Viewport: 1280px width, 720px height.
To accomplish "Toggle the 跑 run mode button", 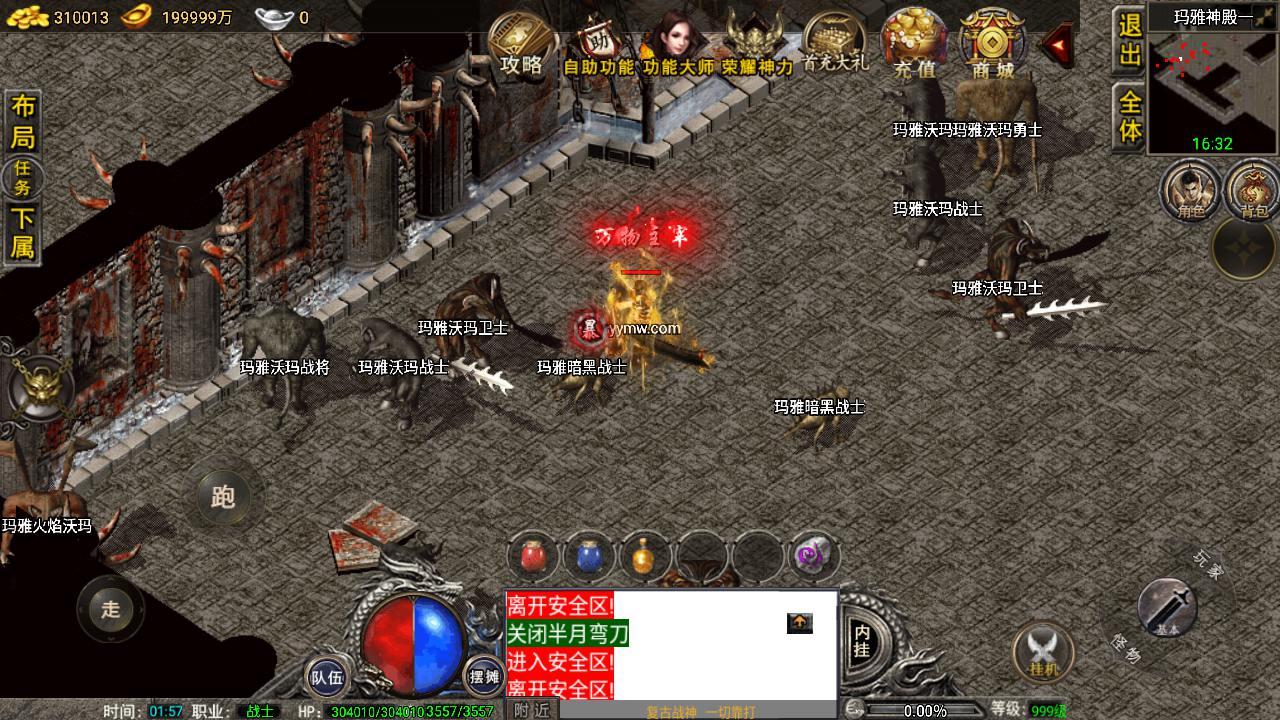I will pyautogui.click(x=223, y=496).
